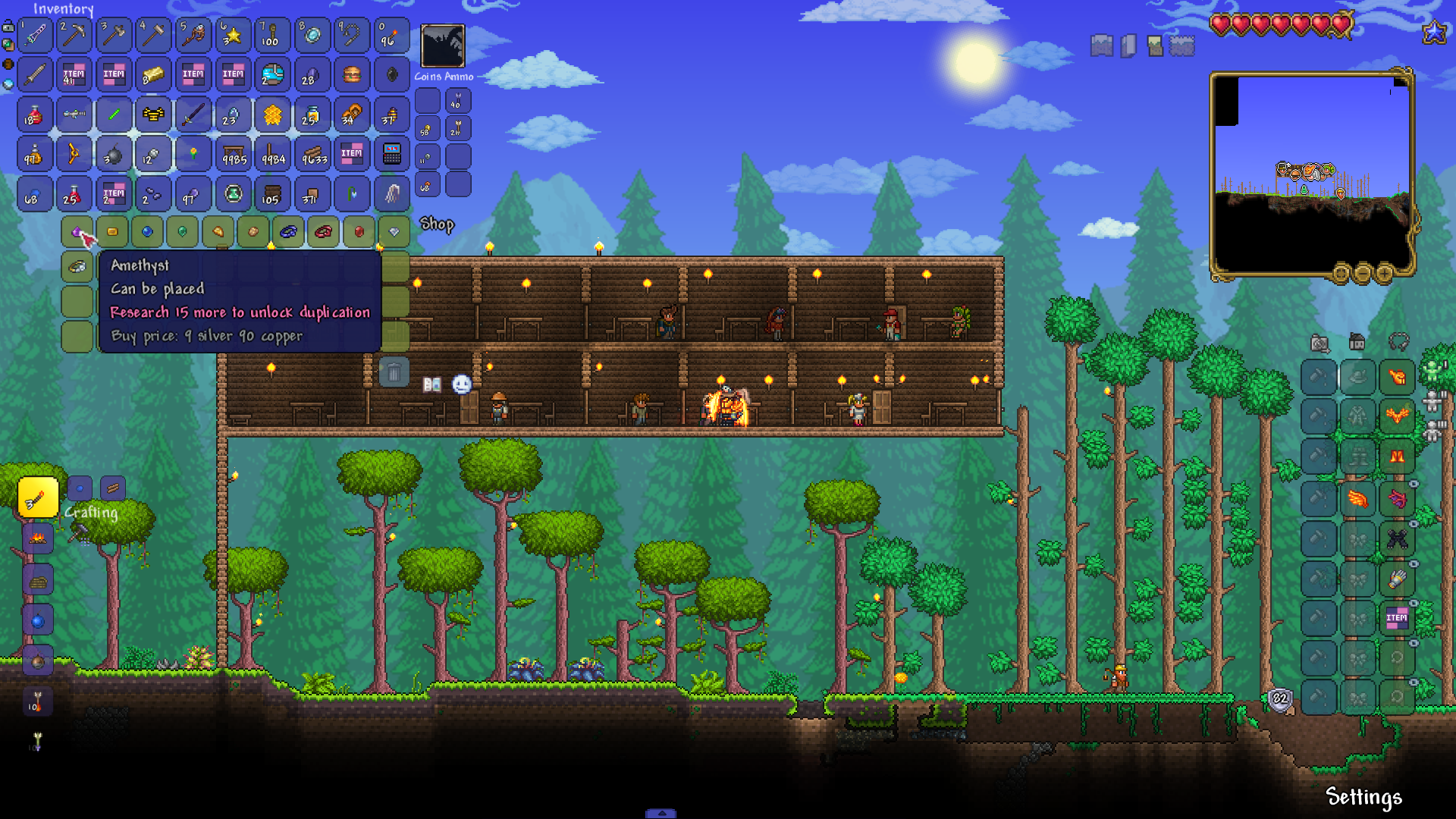Zoom out the minimap with minus button
The width and height of the screenshot is (1456, 819).
(x=1363, y=273)
